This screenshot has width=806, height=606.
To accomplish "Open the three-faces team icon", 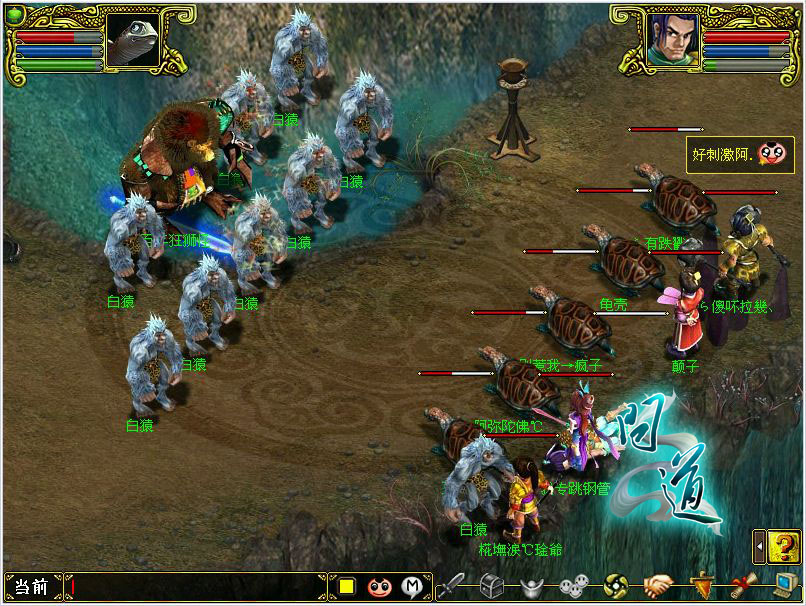I will [573, 586].
